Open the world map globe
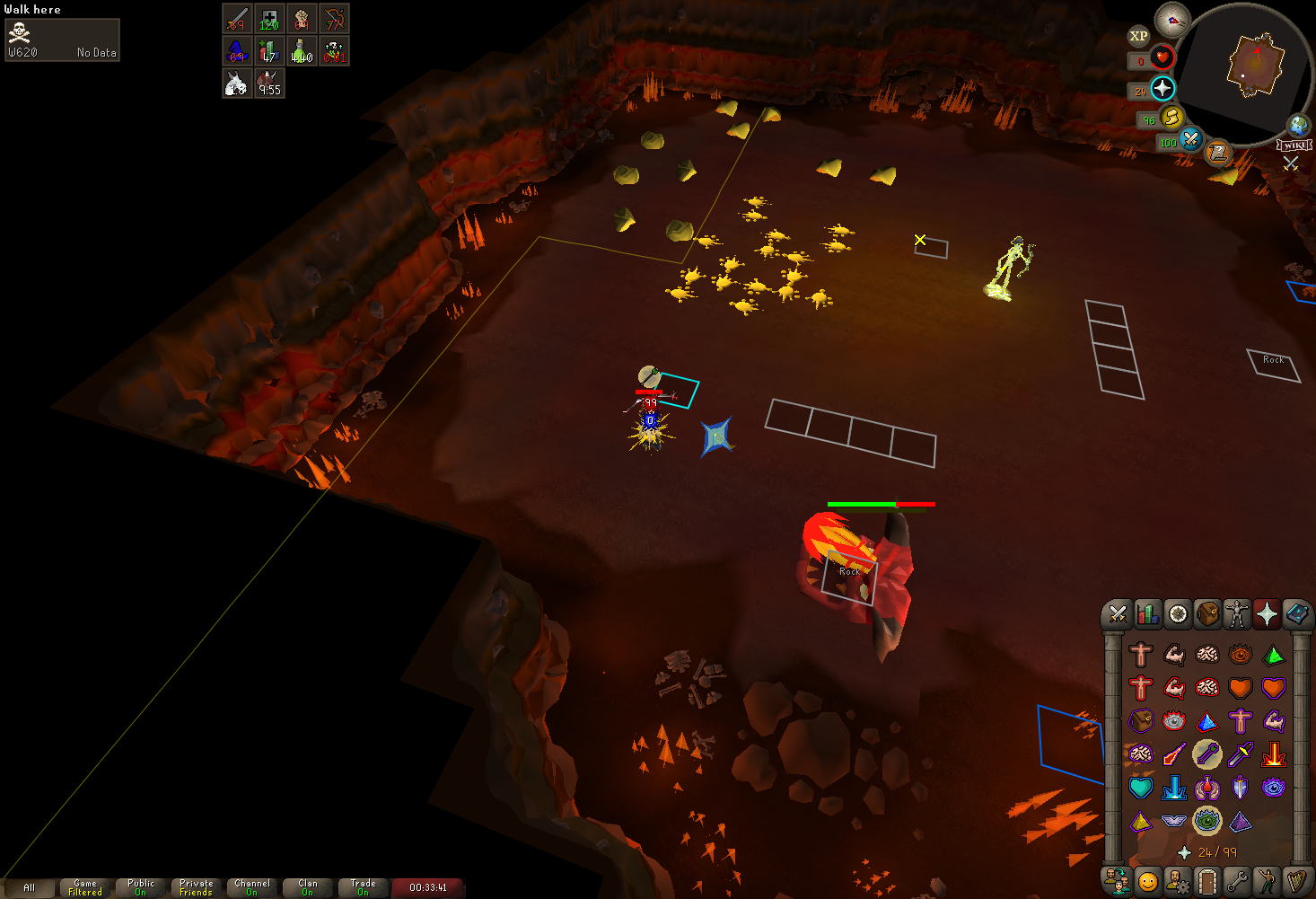The height and width of the screenshot is (899, 1316). click(x=1298, y=125)
